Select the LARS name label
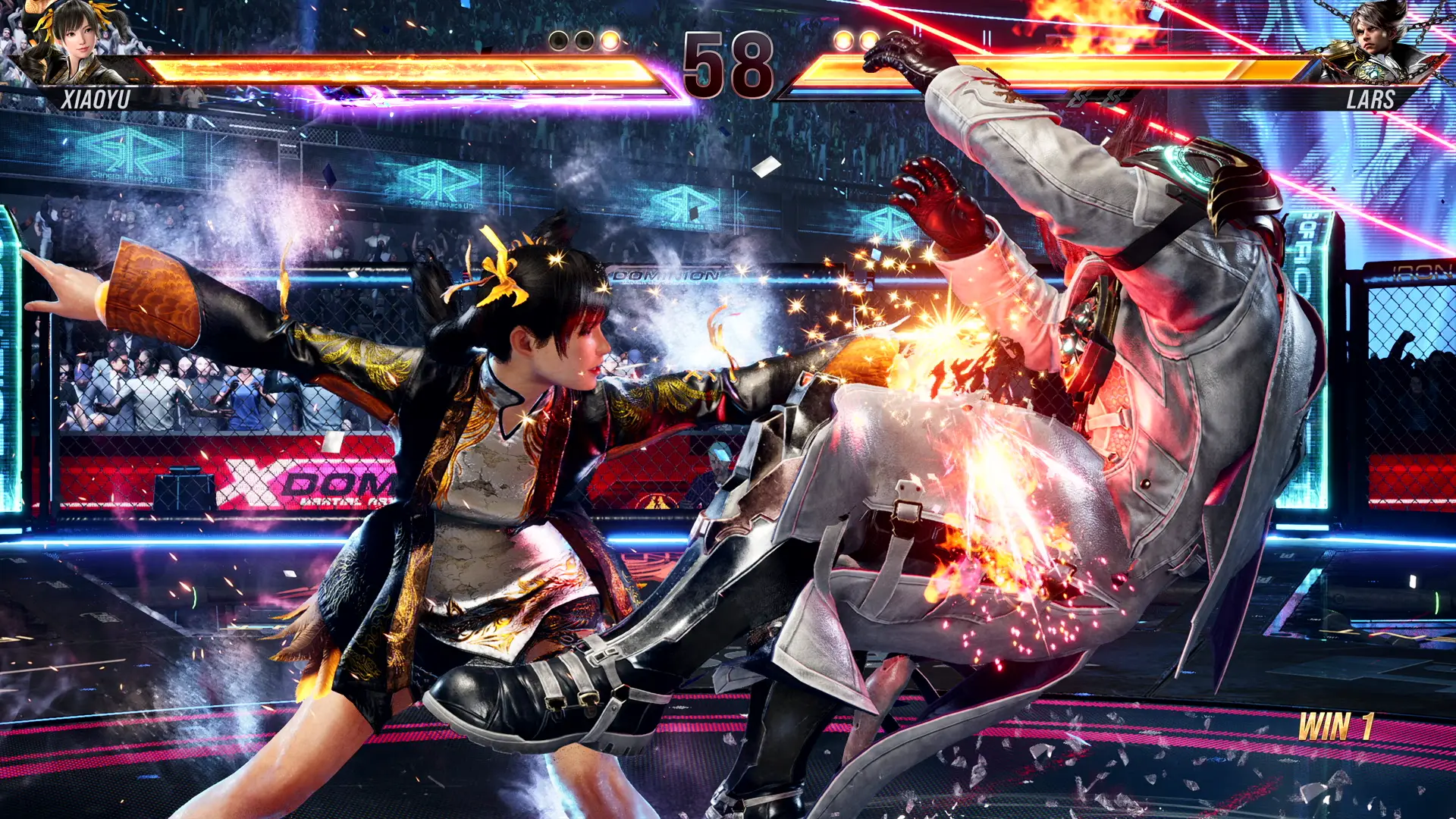Screen dimensions: 1456x819 click(x=1373, y=99)
